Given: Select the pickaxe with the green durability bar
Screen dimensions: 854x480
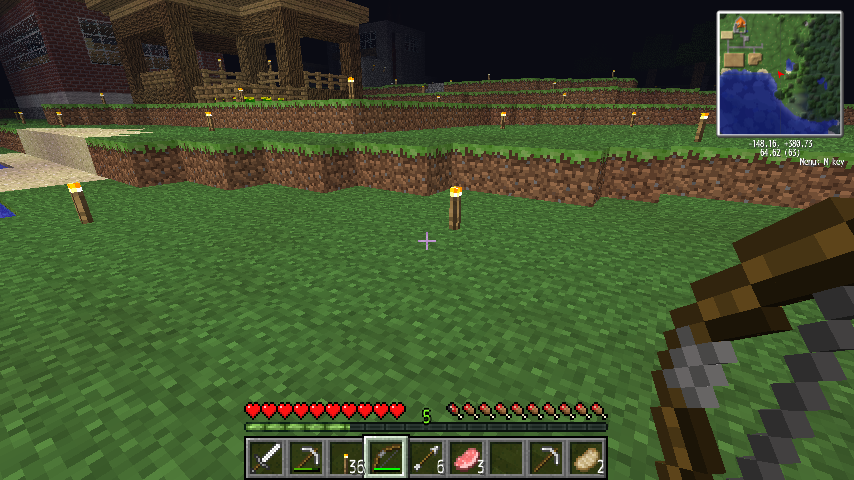Looking at the screenshot, I should point(305,458).
